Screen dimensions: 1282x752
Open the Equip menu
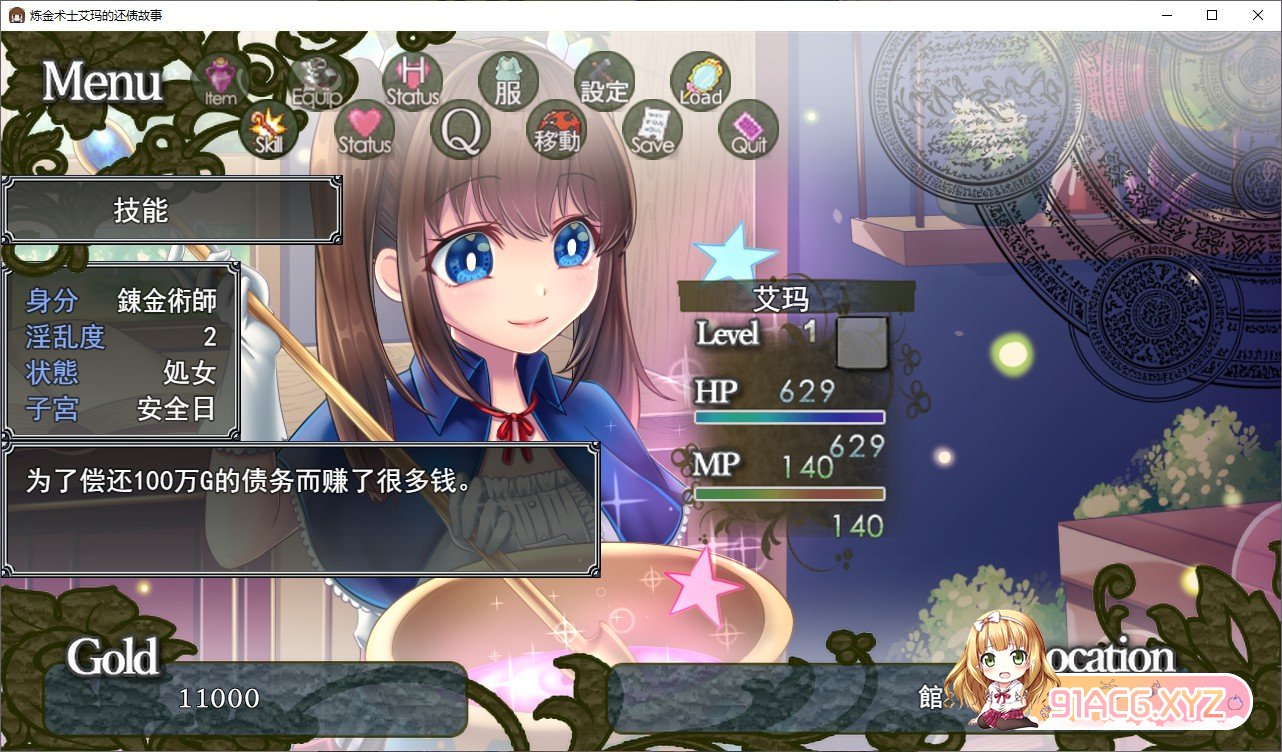pos(317,81)
